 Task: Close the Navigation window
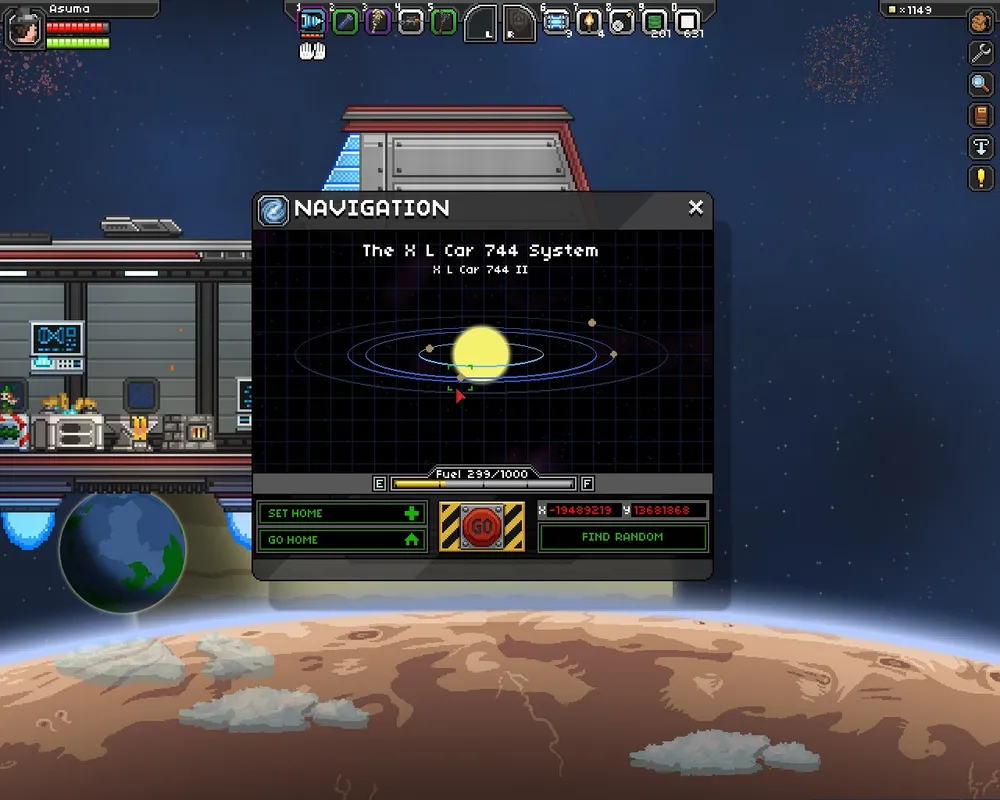point(696,207)
